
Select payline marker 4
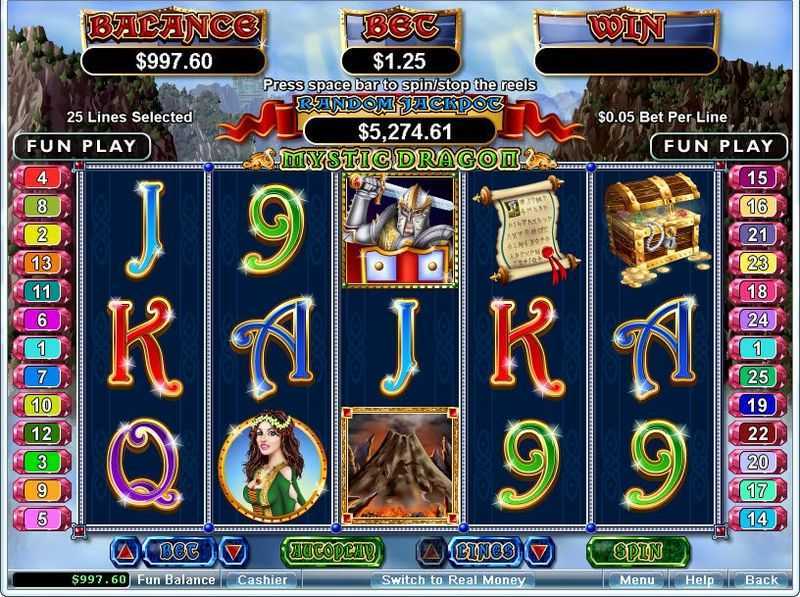pos(42,179)
